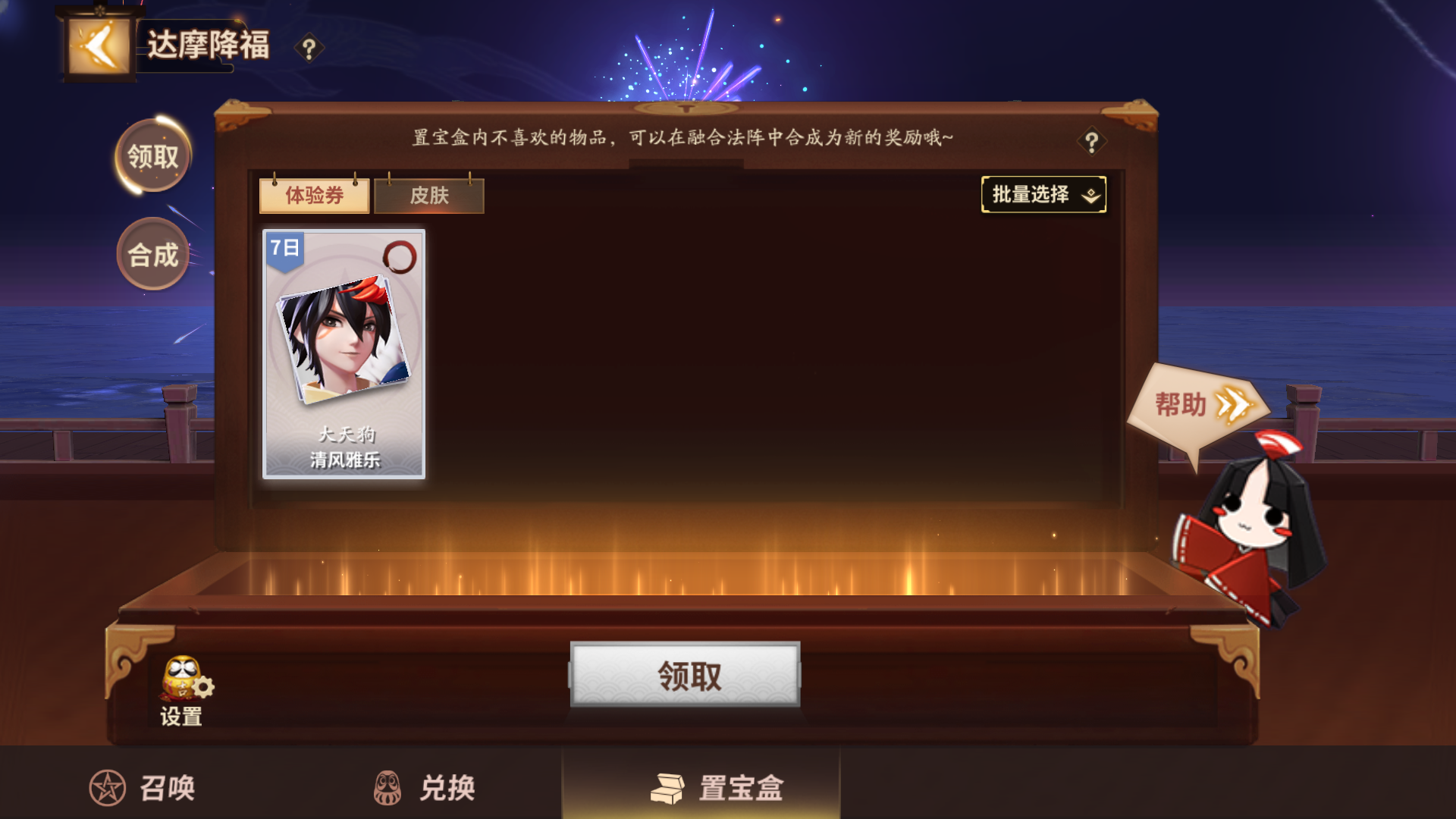This screenshot has width=1456, height=819.
Task: Click the double-arrow icon in the 帮助 bubble
Action: [x=1234, y=406]
